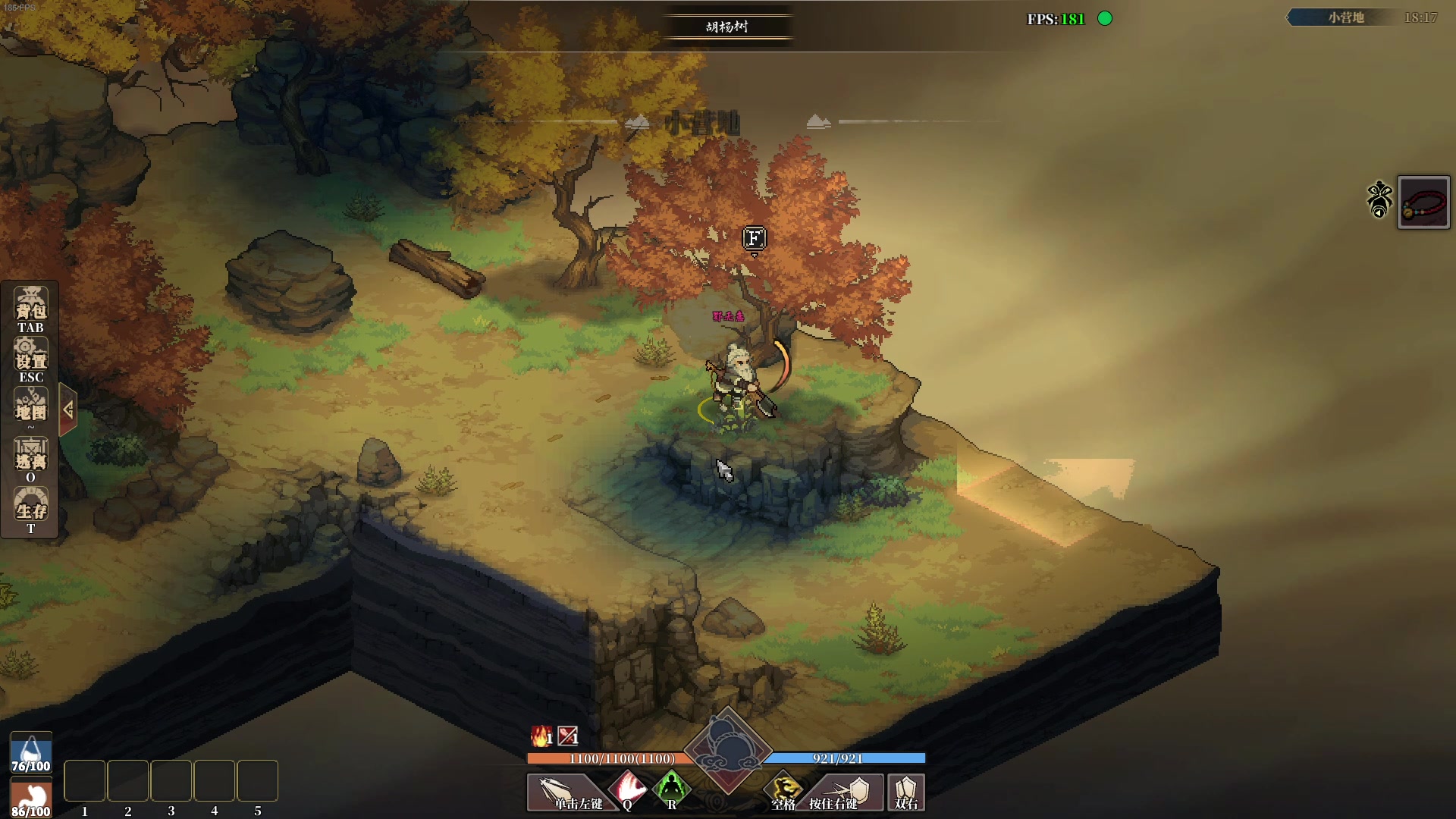Trigger the golden dash skill (空格)
This screenshot has height=819, width=1456.
point(784,792)
